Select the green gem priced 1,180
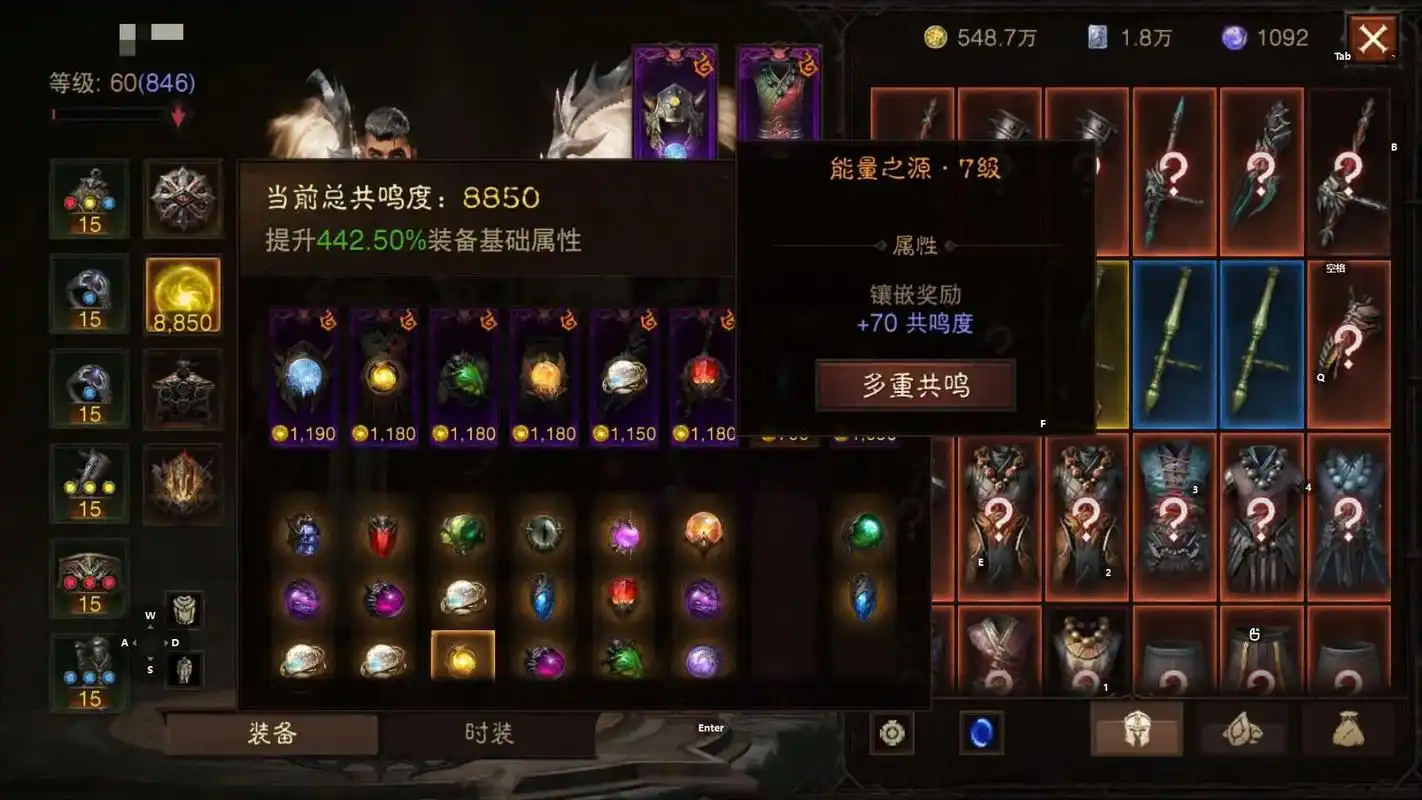1422x800 pixels. point(463,375)
